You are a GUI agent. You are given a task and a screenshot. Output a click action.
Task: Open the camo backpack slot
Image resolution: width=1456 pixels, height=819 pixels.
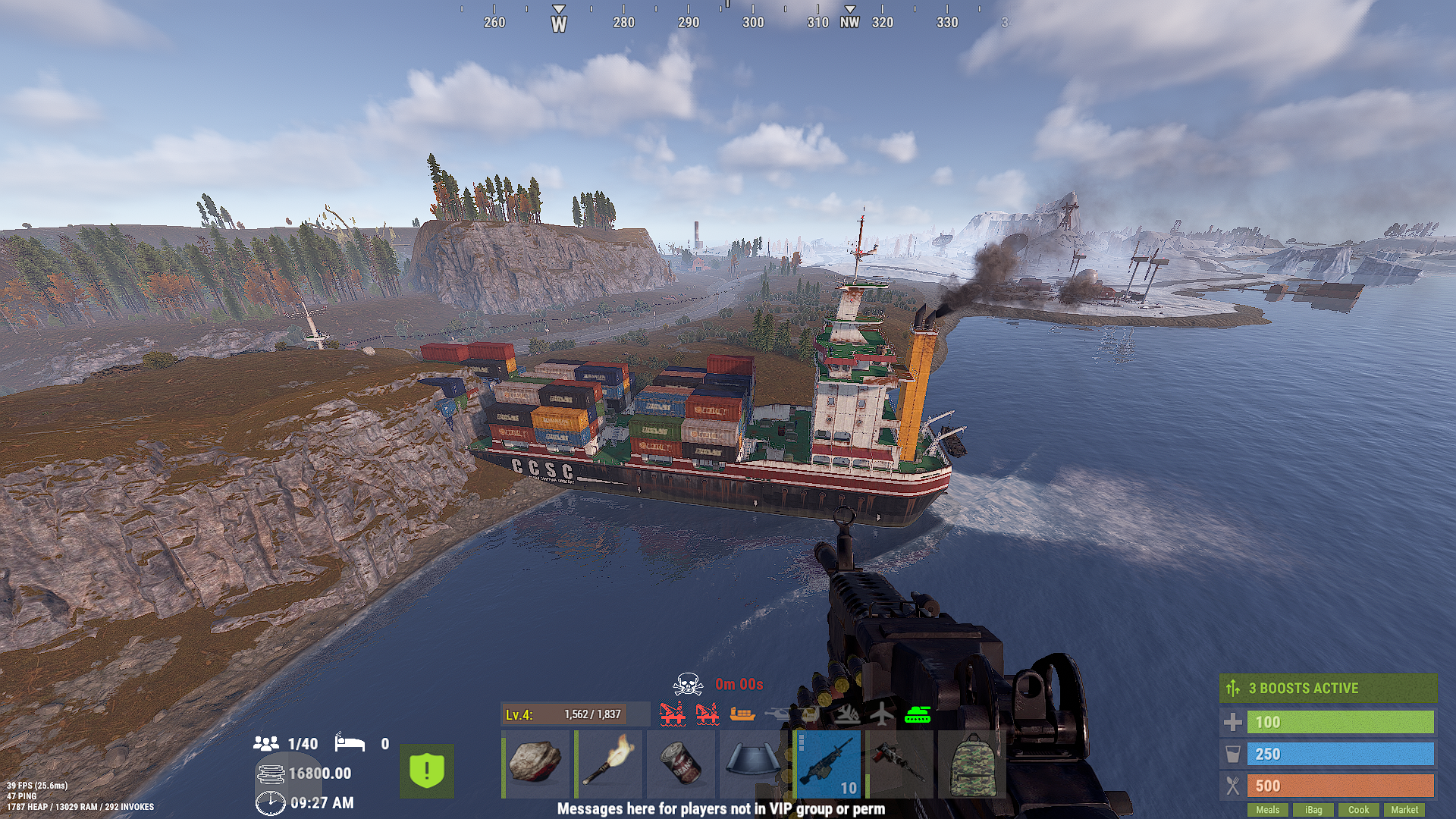point(972,764)
